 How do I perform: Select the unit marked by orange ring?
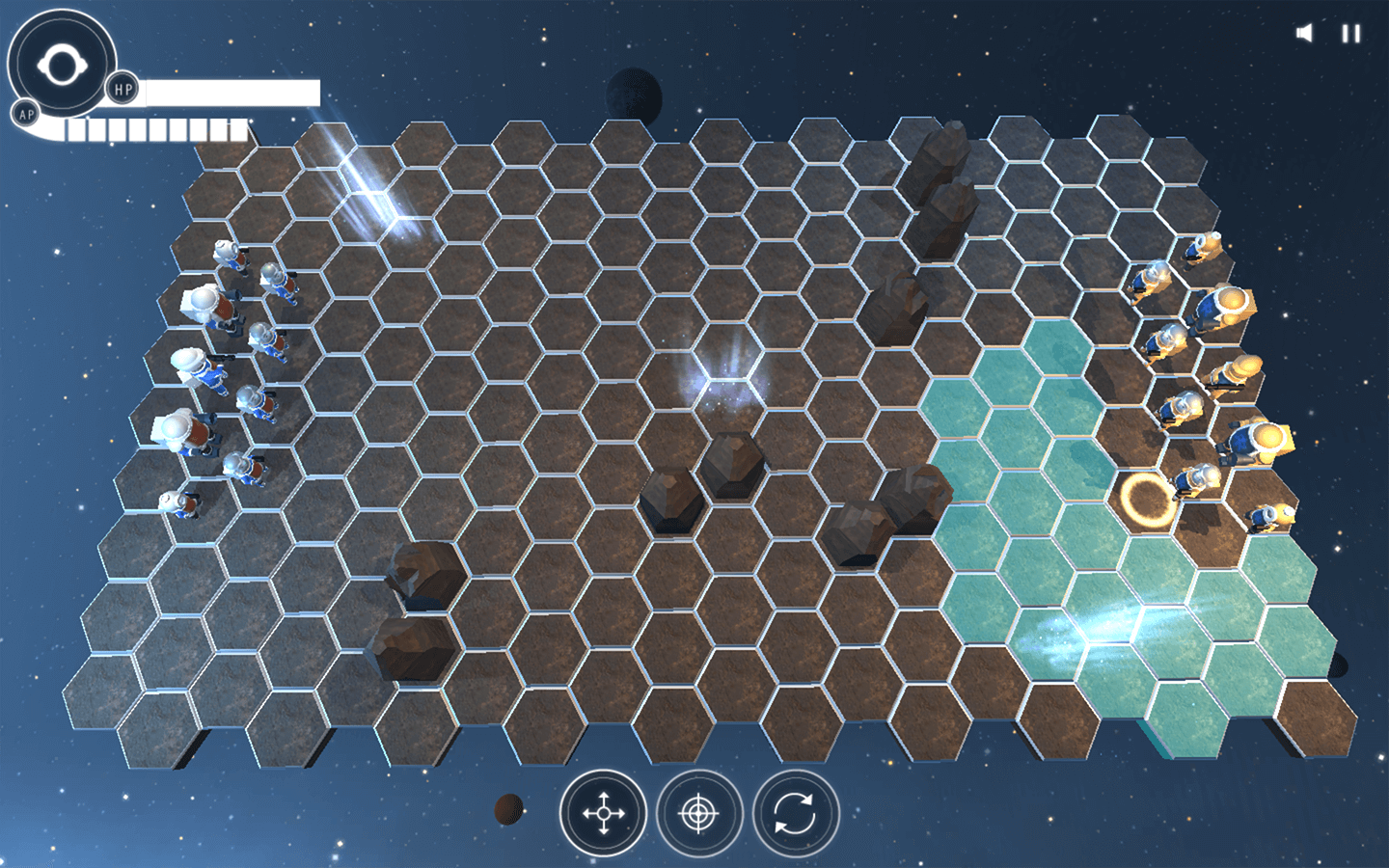[1148, 498]
